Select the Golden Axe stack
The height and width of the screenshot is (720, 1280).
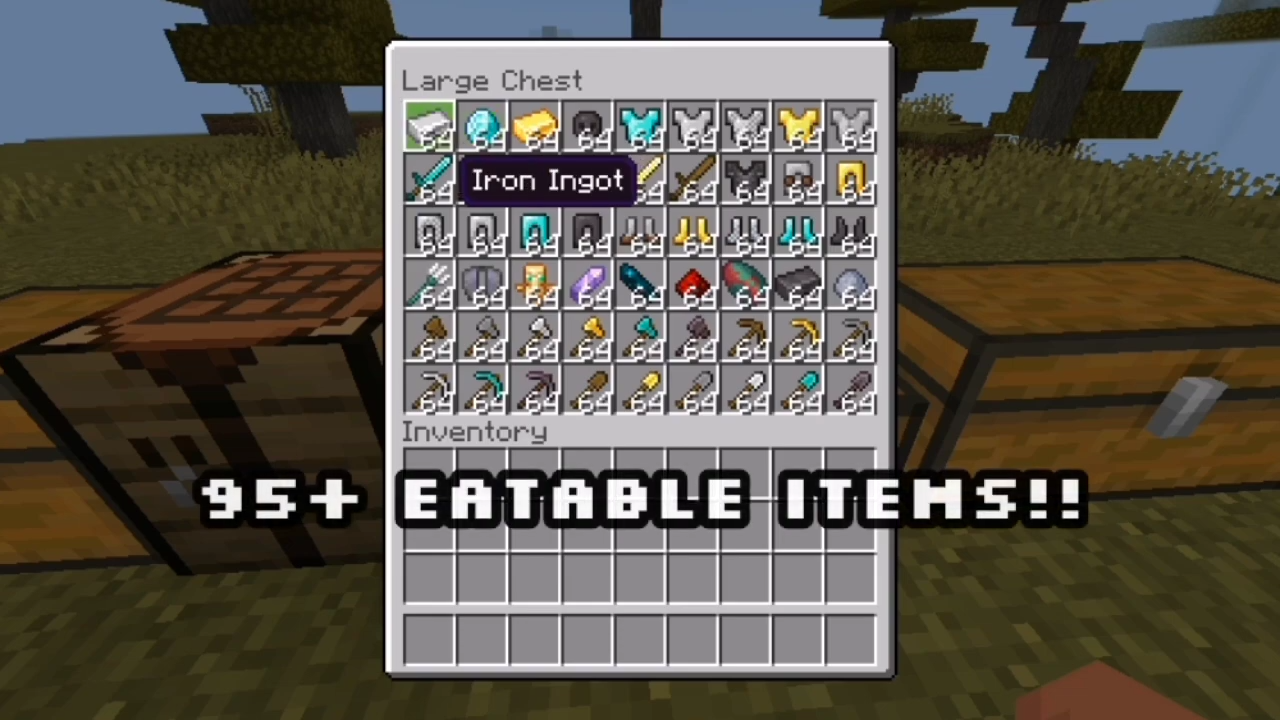[x=588, y=340]
